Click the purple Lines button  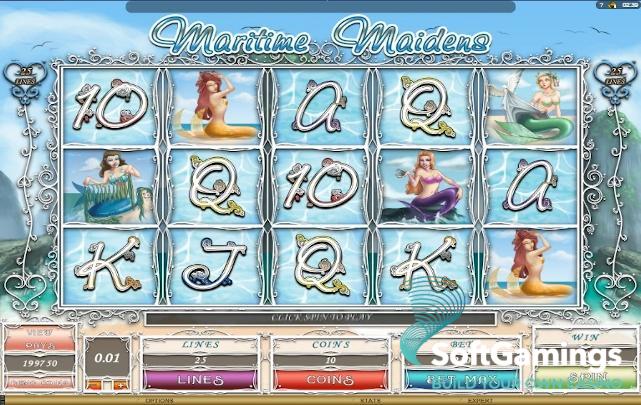coord(199,380)
